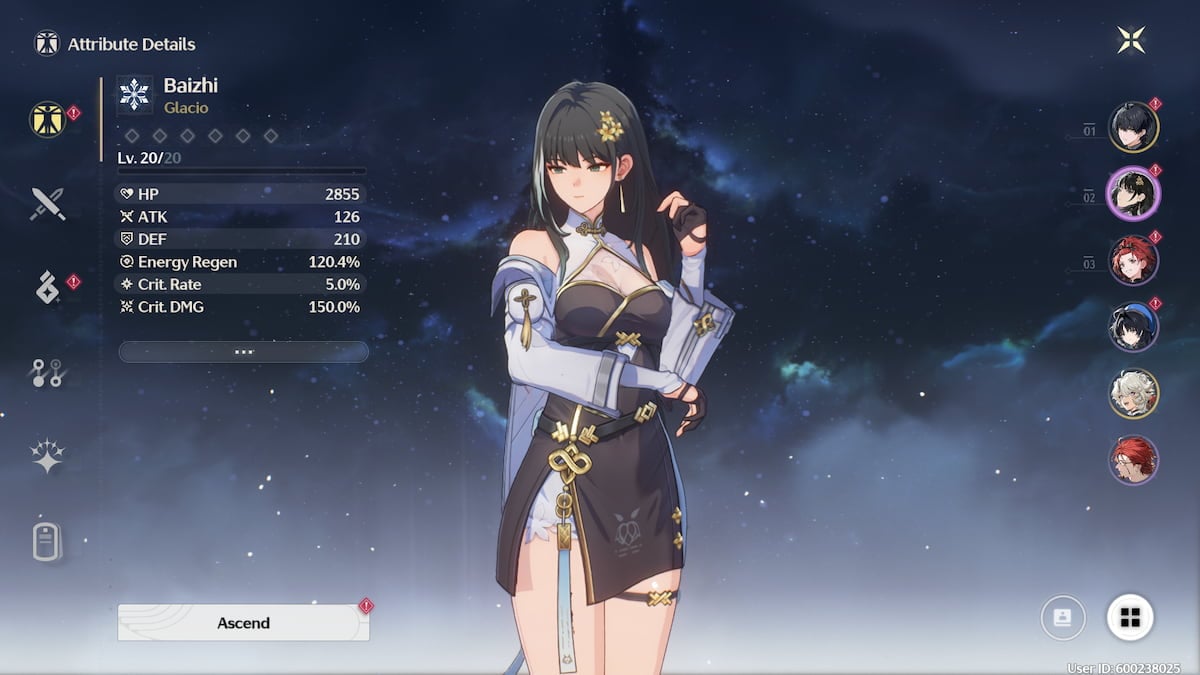
Task: Click the Glacio snowflake element icon
Action: pos(134,95)
